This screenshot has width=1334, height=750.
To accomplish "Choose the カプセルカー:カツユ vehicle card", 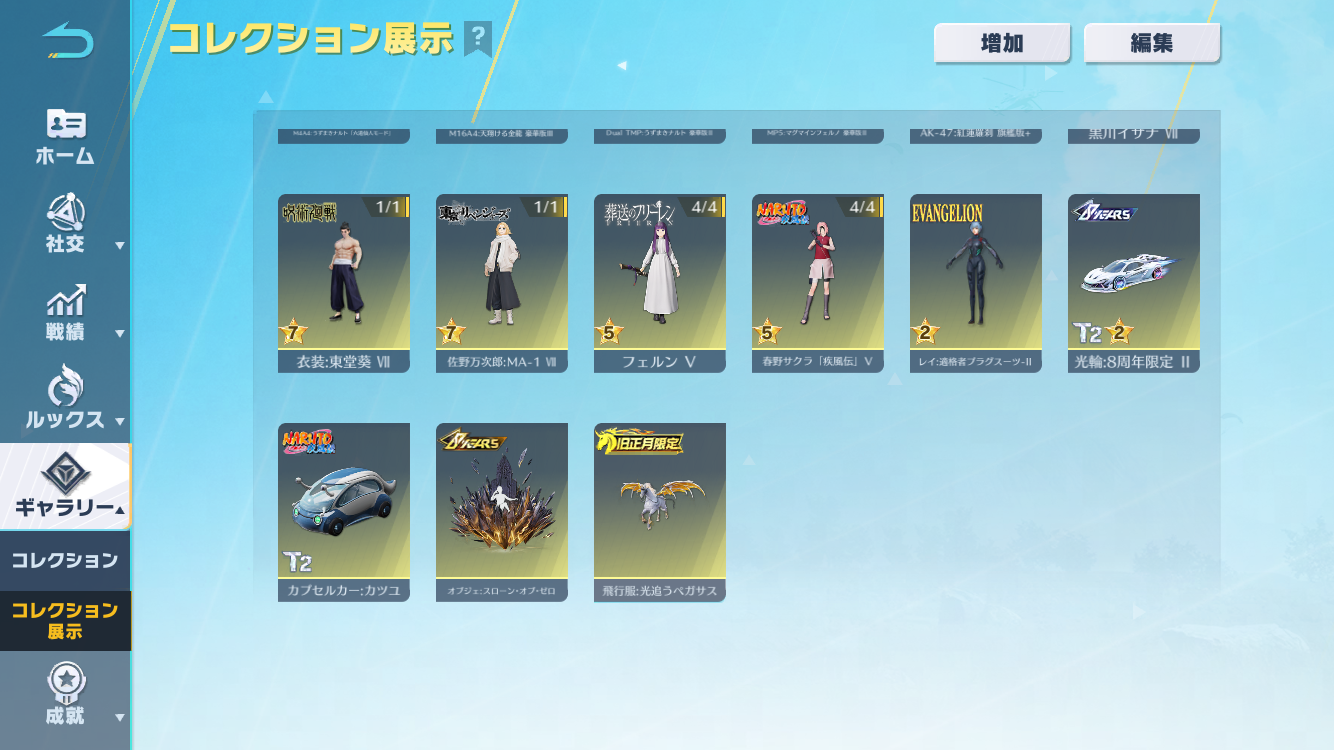I will [344, 512].
